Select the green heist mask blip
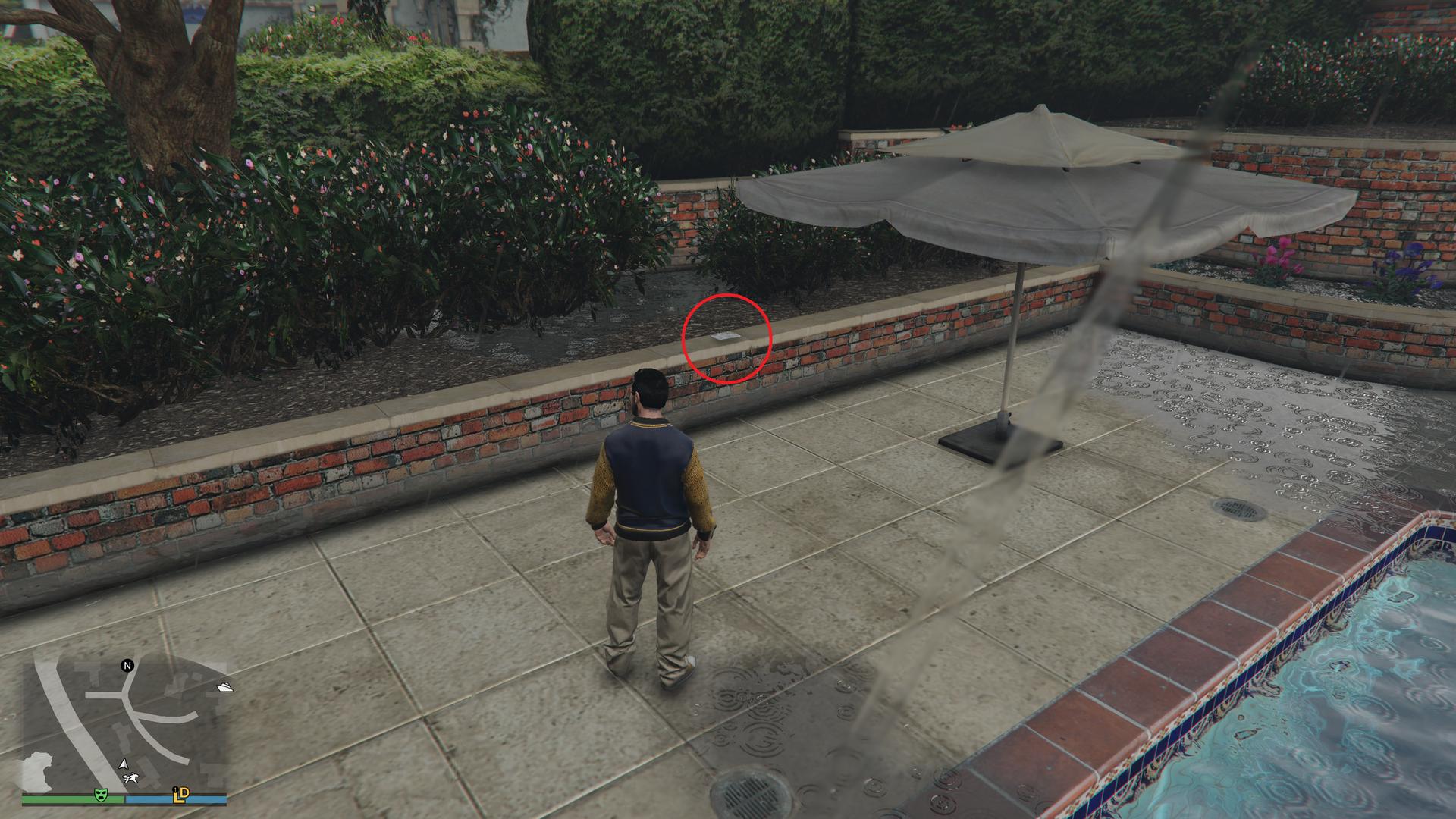 tap(99, 795)
